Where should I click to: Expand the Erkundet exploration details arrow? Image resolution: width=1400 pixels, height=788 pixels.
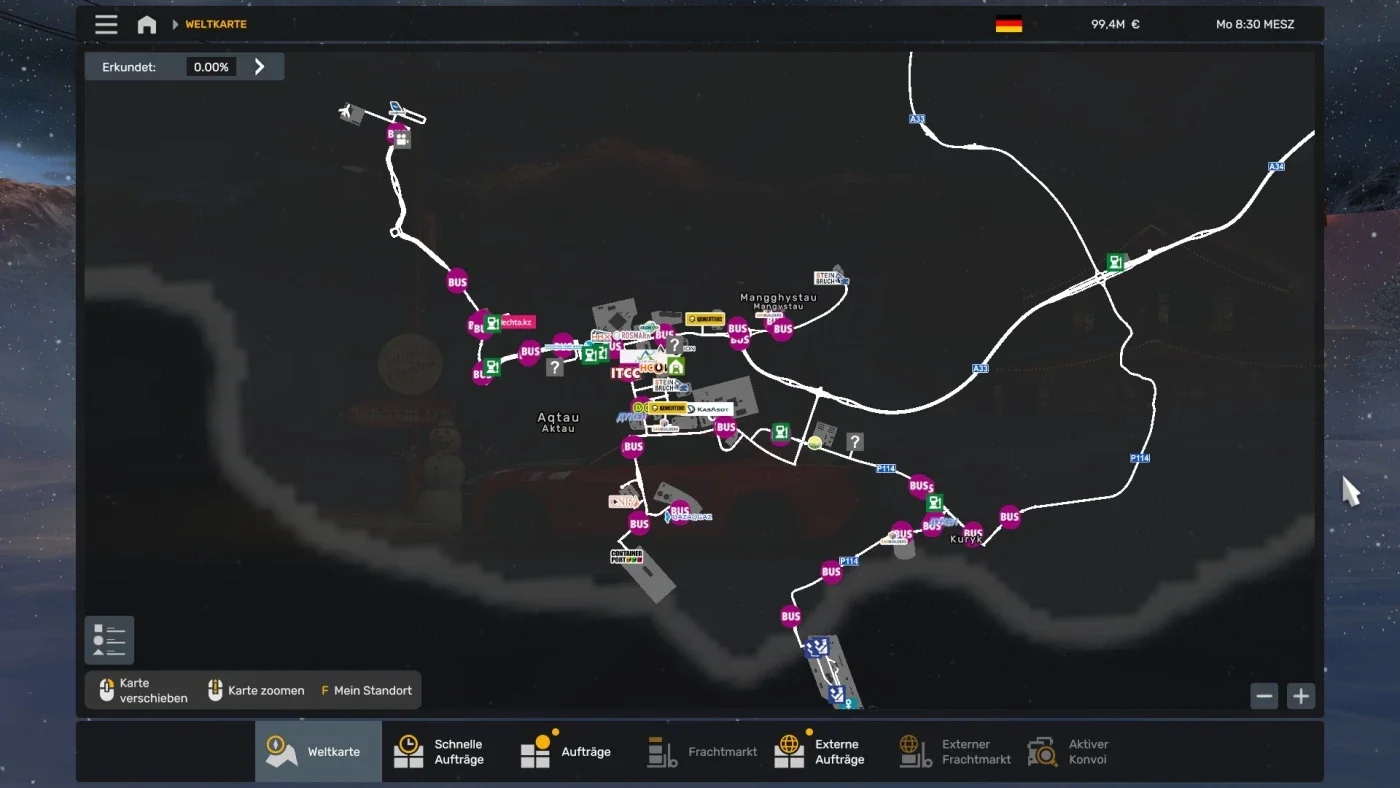pyautogui.click(x=259, y=66)
